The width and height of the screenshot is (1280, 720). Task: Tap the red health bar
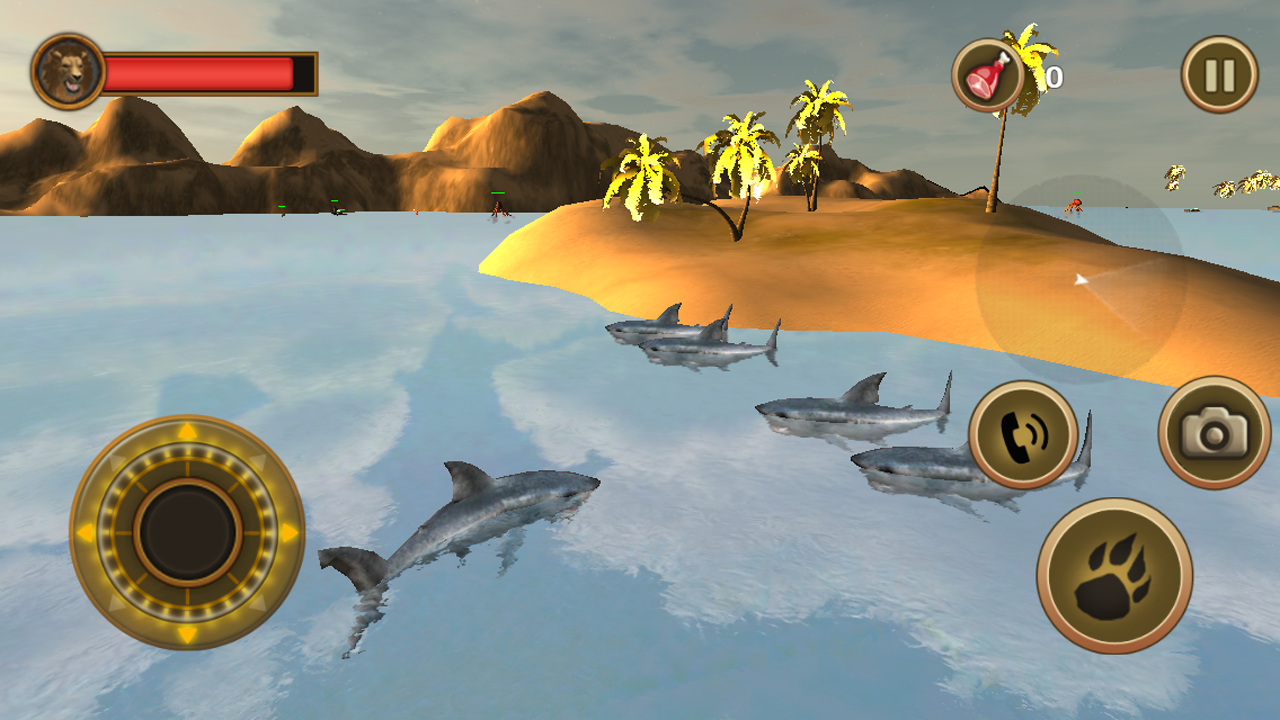tap(200, 72)
